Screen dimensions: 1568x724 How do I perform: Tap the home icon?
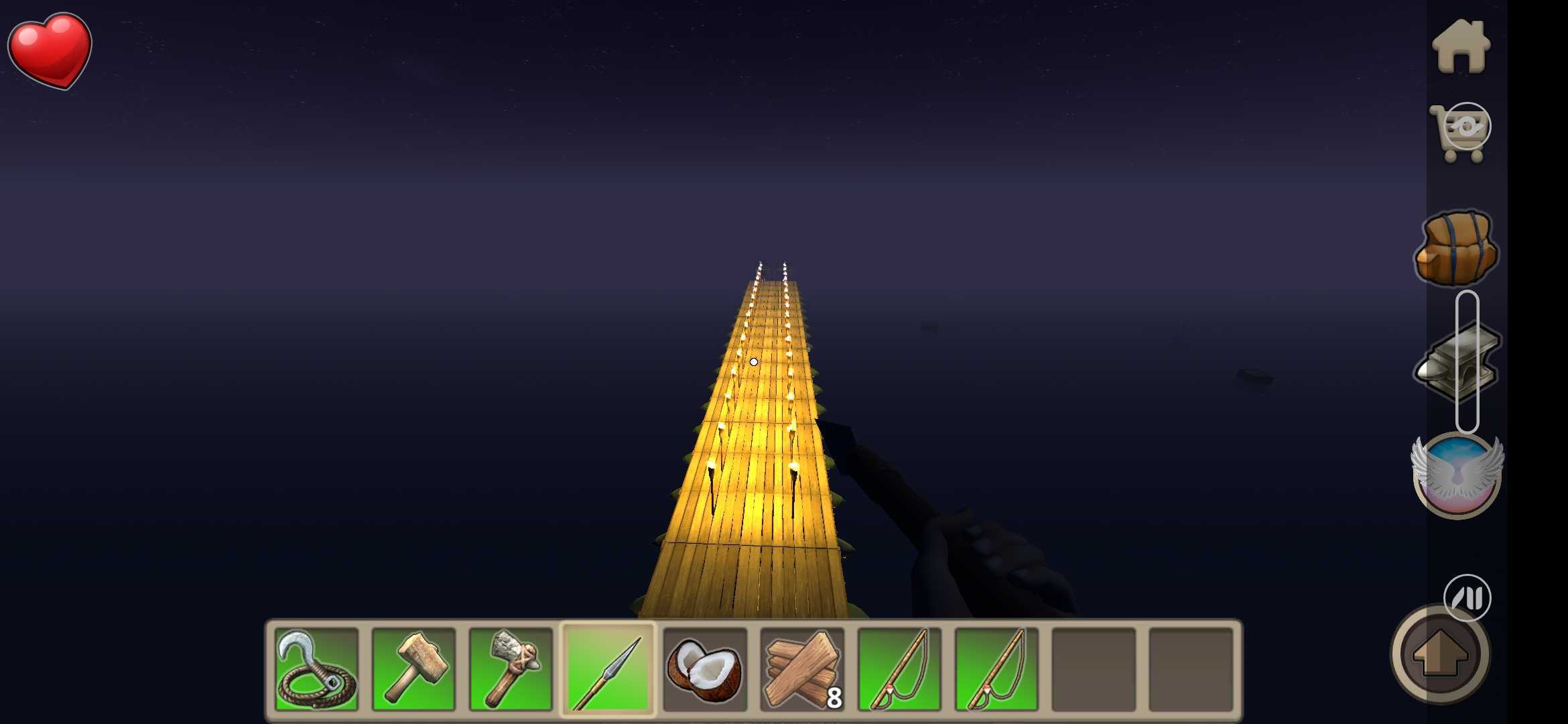(1461, 47)
